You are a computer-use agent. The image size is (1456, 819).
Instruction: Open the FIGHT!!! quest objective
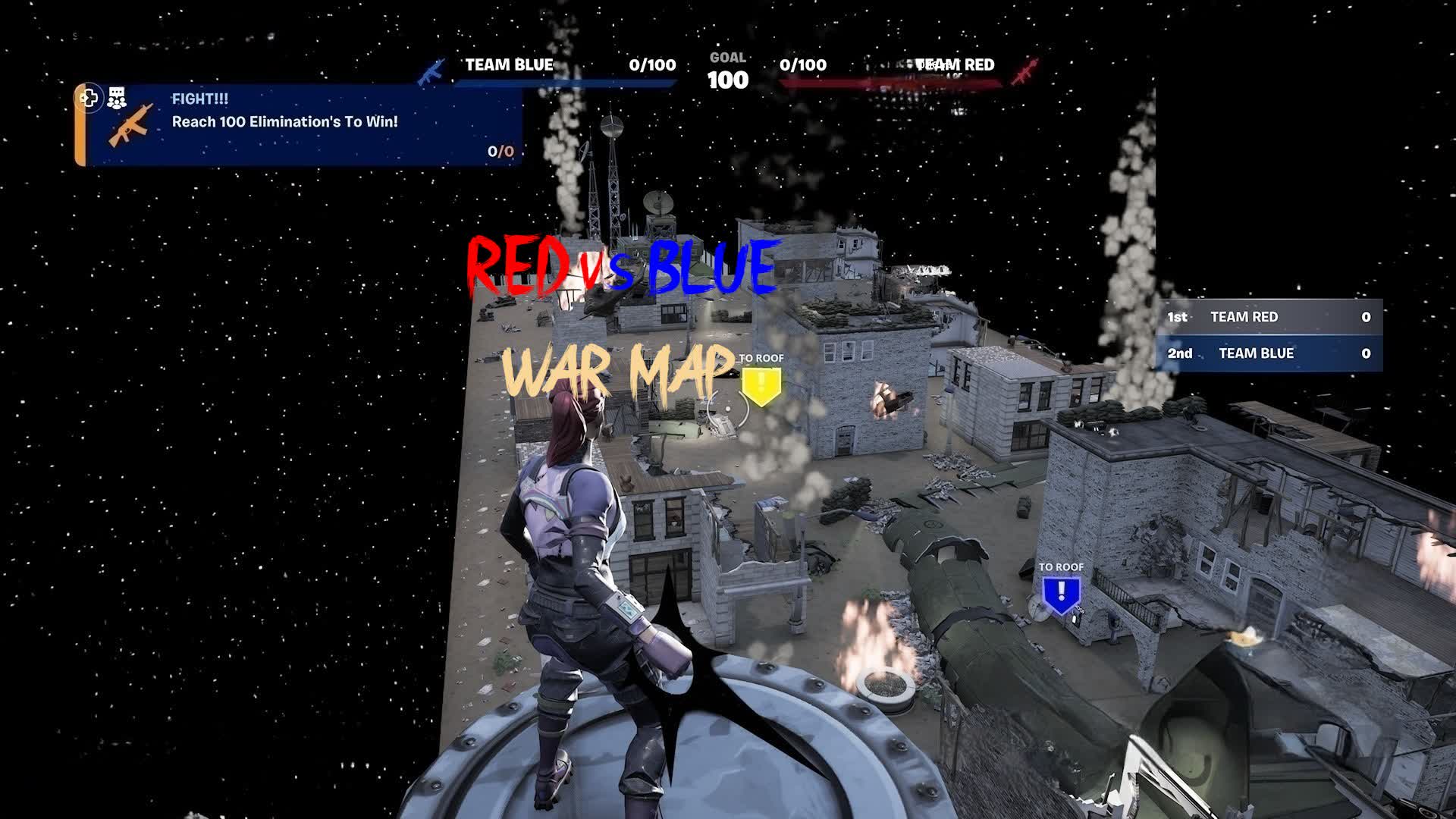pos(201,99)
